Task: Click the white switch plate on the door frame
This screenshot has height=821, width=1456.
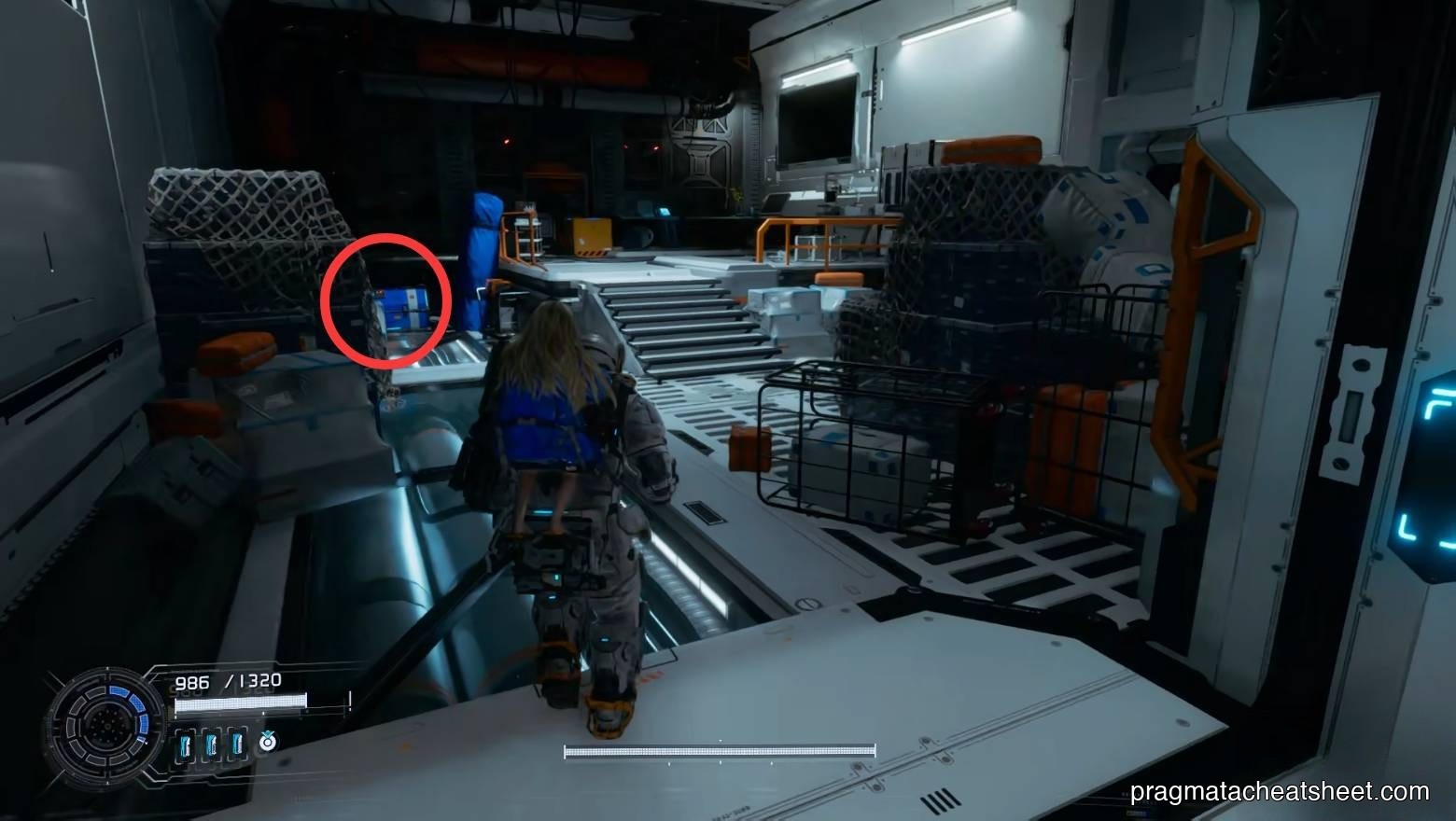Action: point(1355,410)
